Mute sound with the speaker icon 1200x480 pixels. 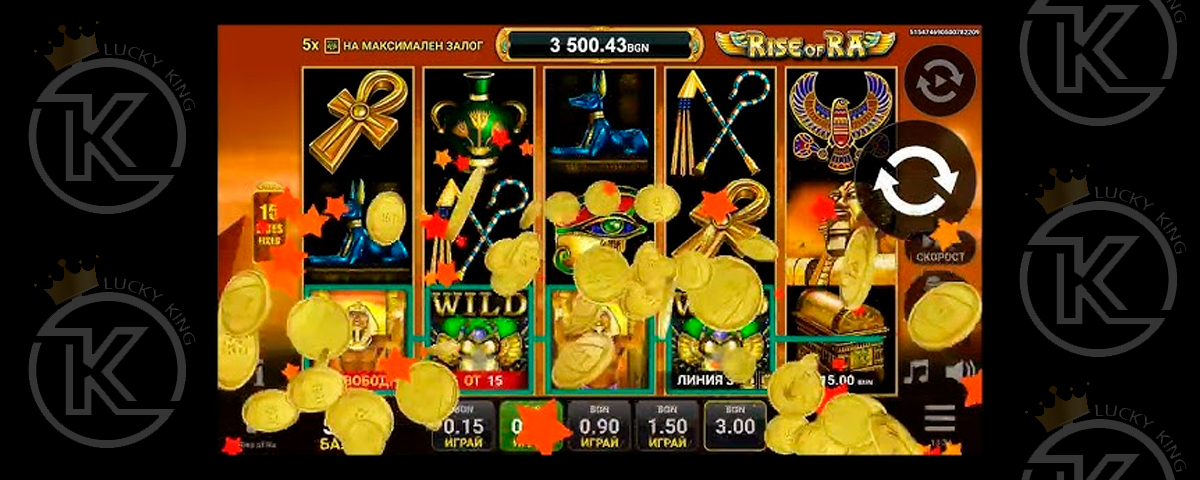coord(960,373)
